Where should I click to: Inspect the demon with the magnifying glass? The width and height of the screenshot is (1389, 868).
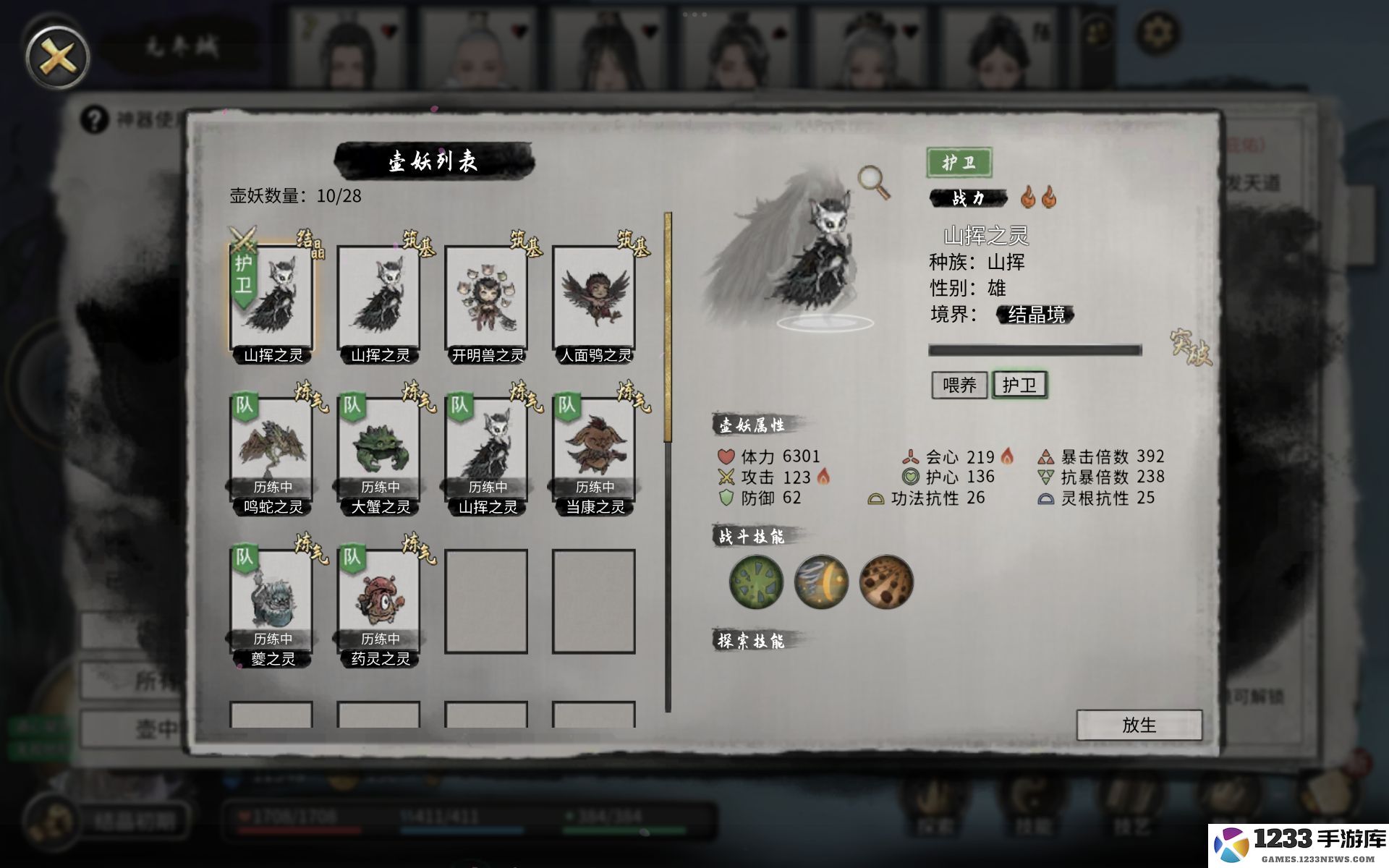tap(873, 181)
